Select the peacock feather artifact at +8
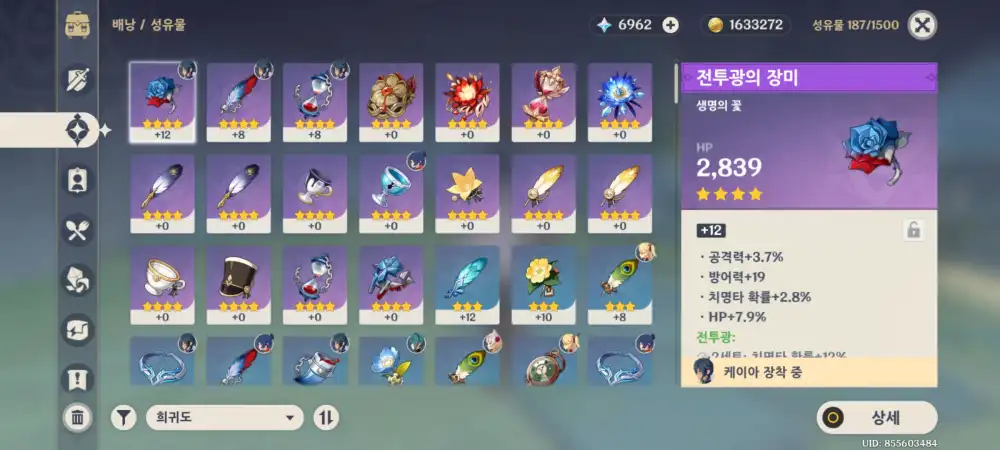 (x=619, y=286)
